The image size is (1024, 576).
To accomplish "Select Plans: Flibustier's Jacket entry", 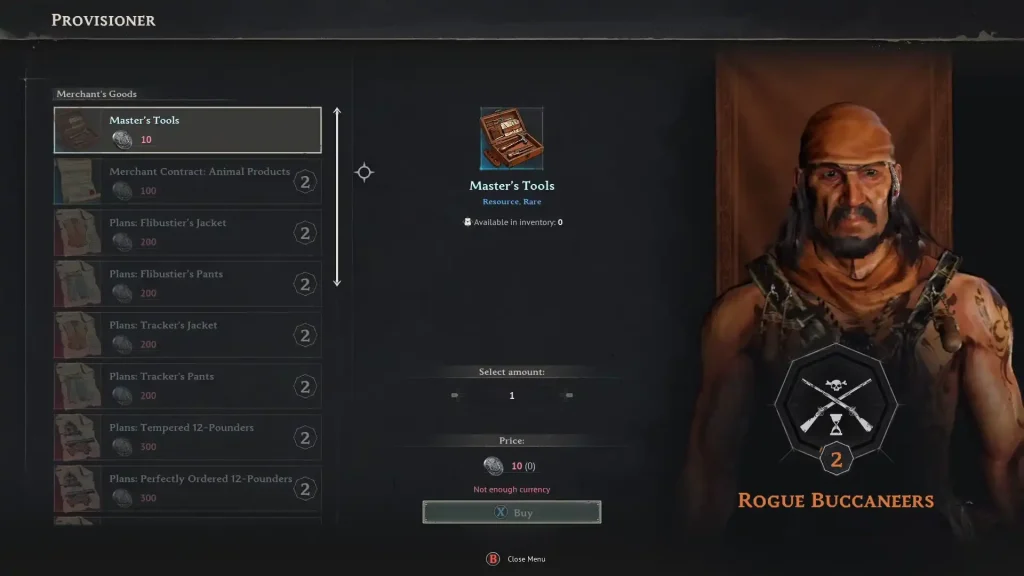I will [187, 233].
